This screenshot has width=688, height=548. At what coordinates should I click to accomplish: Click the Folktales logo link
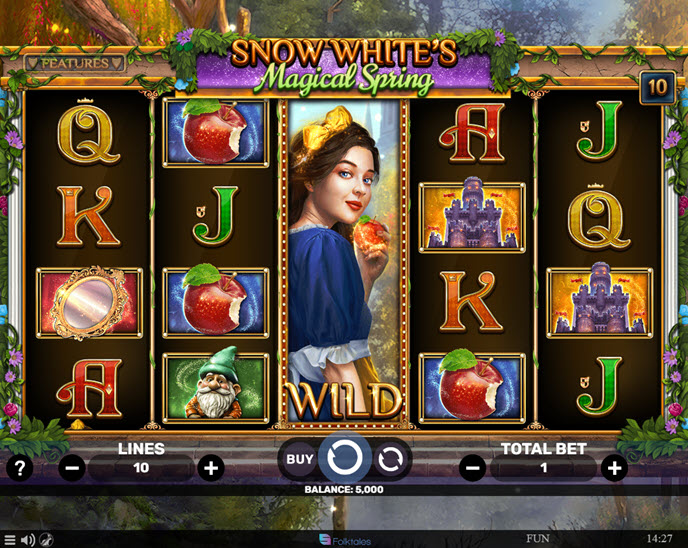(x=344, y=540)
